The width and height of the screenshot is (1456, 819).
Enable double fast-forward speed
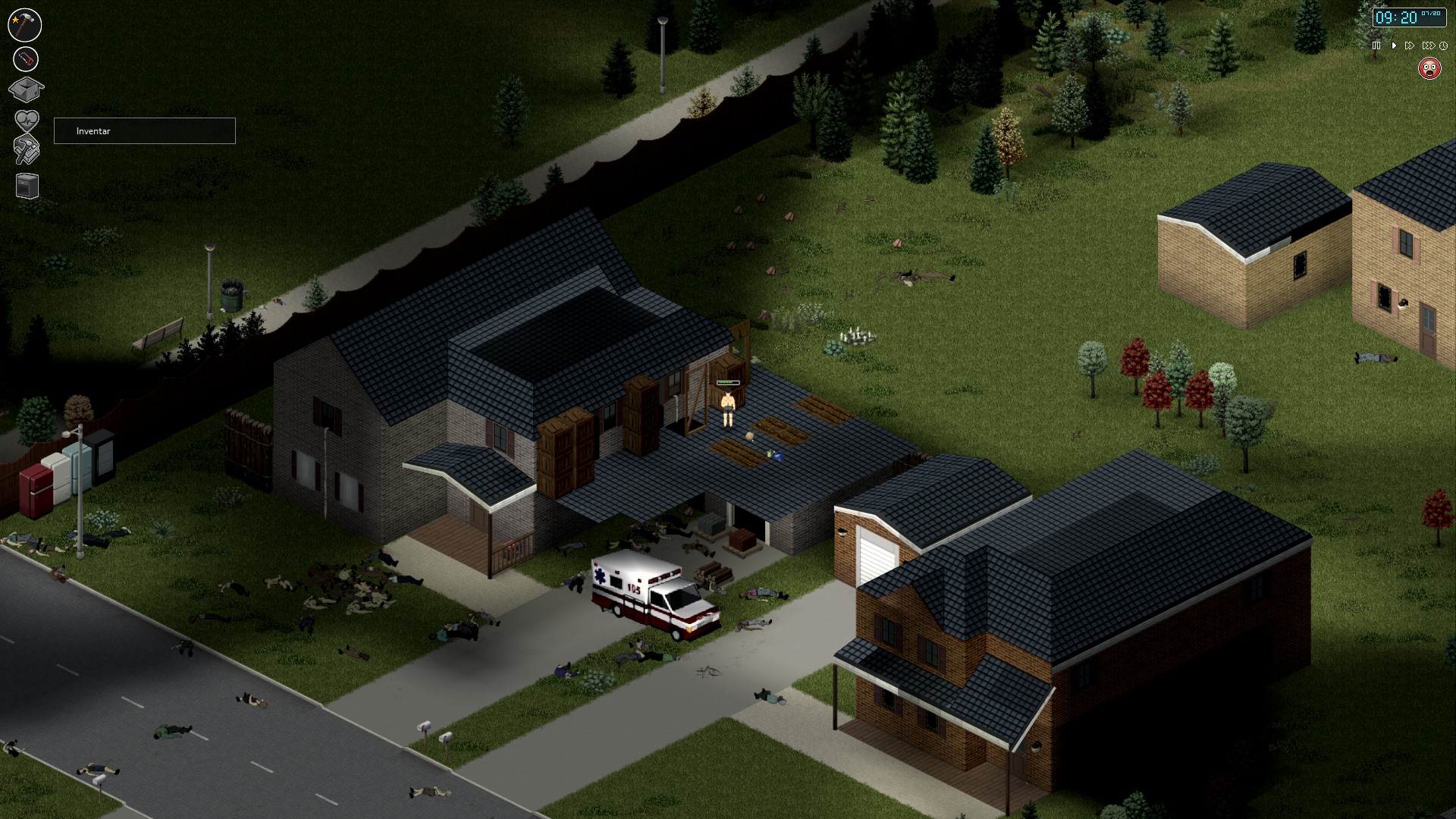[1409, 45]
